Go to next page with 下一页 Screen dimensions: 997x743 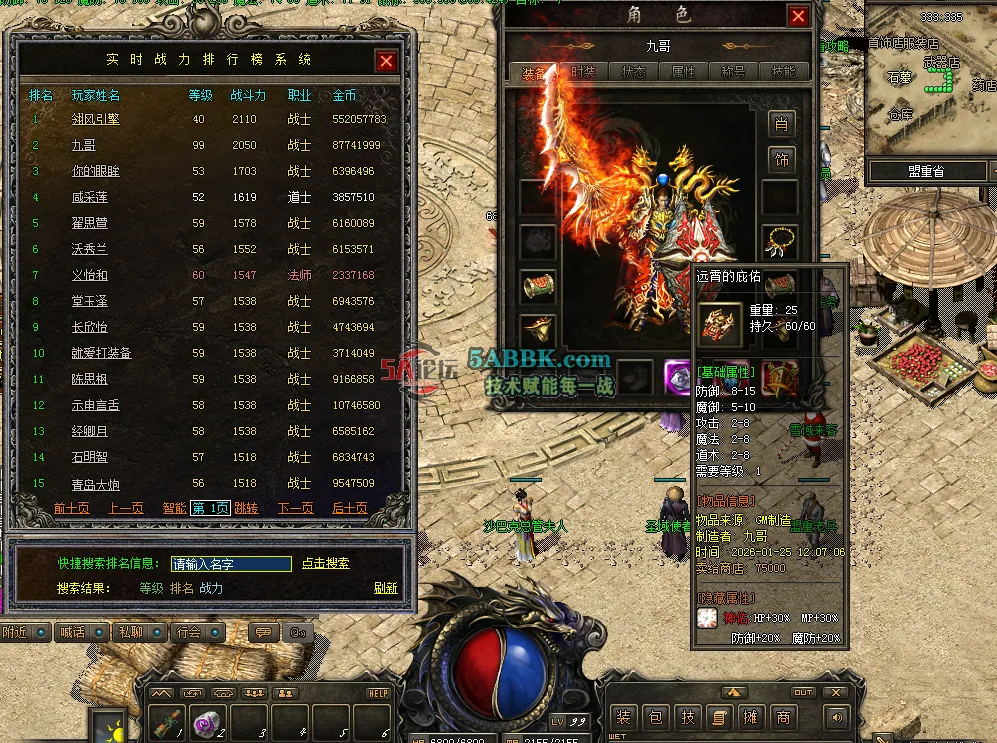point(296,508)
